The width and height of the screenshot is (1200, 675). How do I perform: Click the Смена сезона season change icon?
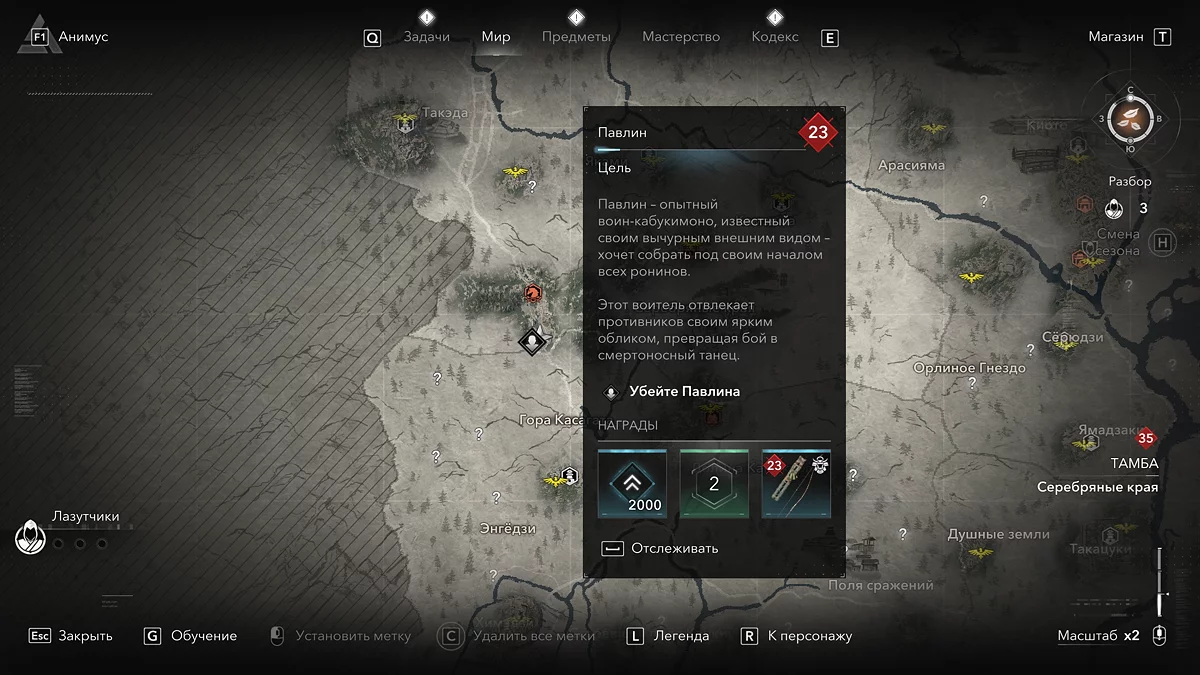[1163, 242]
